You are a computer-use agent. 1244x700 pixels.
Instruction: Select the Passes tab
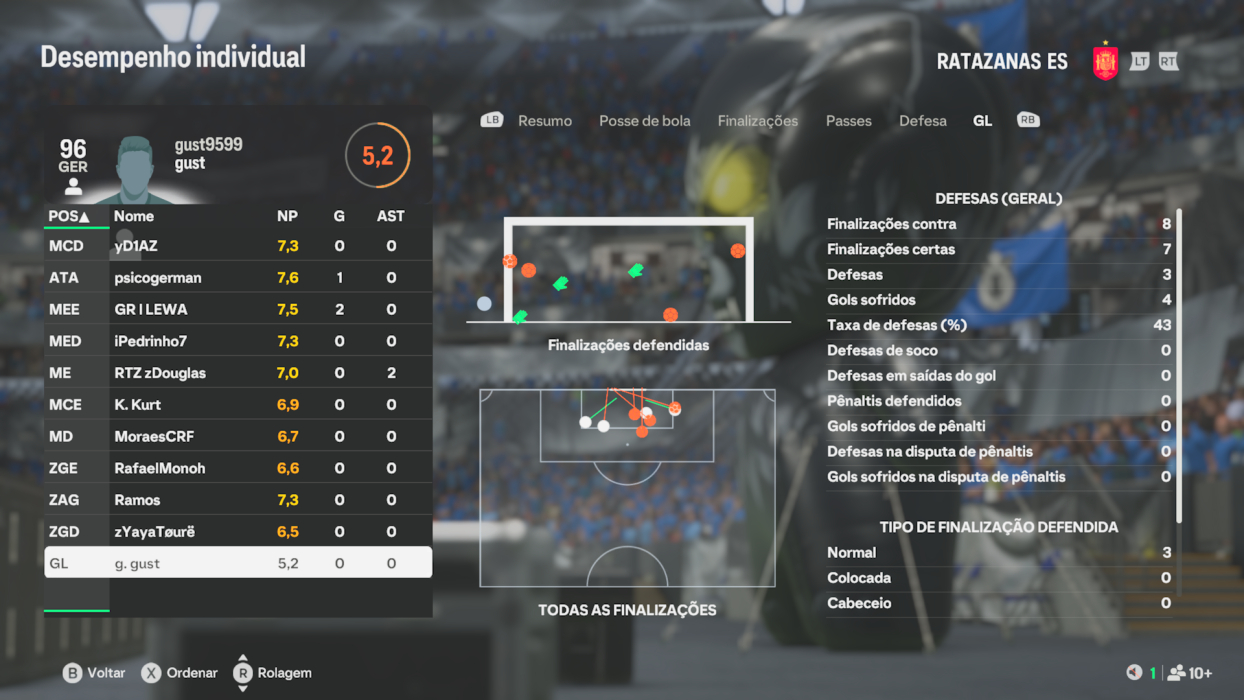pyautogui.click(x=848, y=121)
